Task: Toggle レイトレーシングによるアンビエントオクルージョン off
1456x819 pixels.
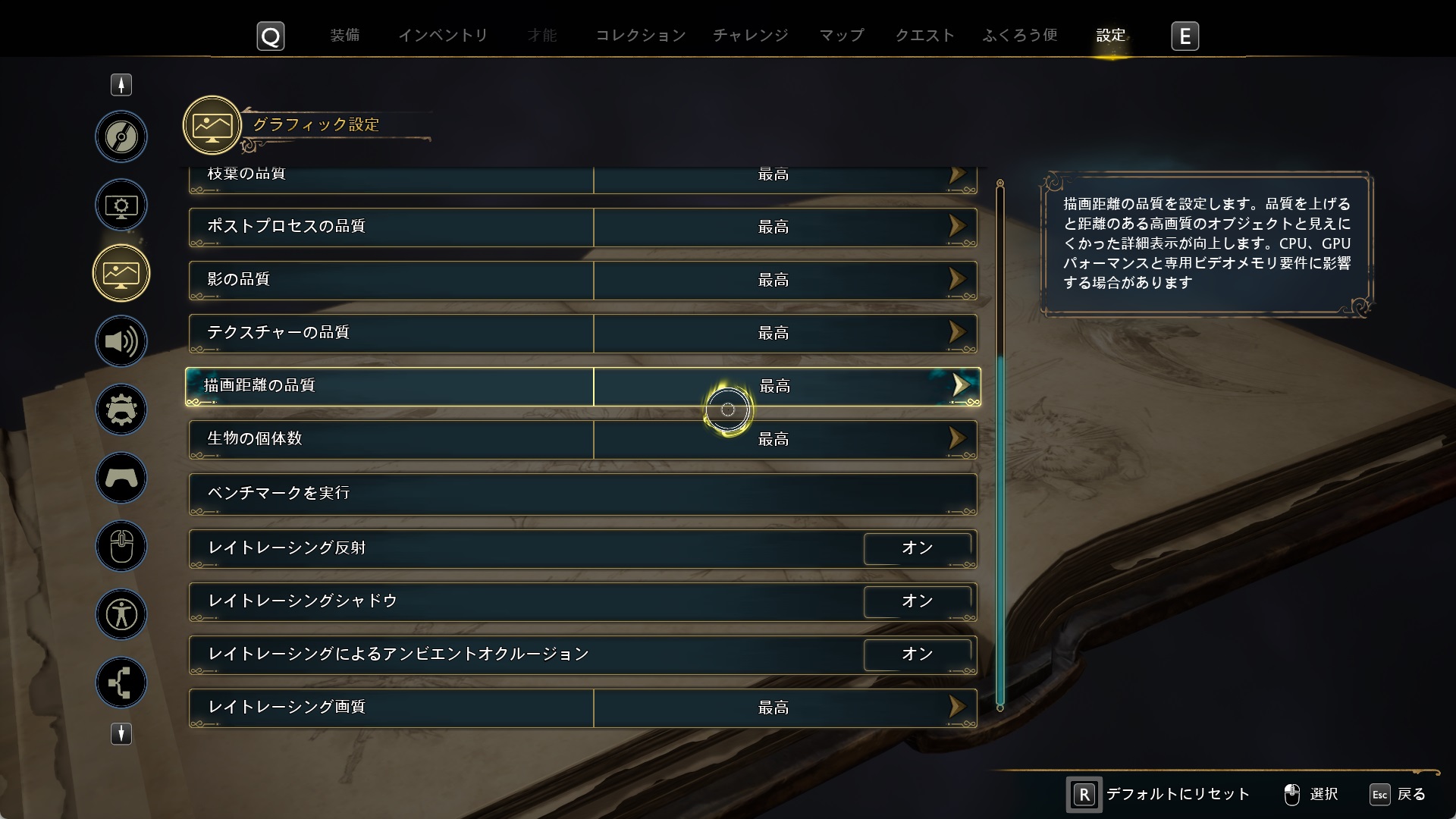Action: click(918, 654)
